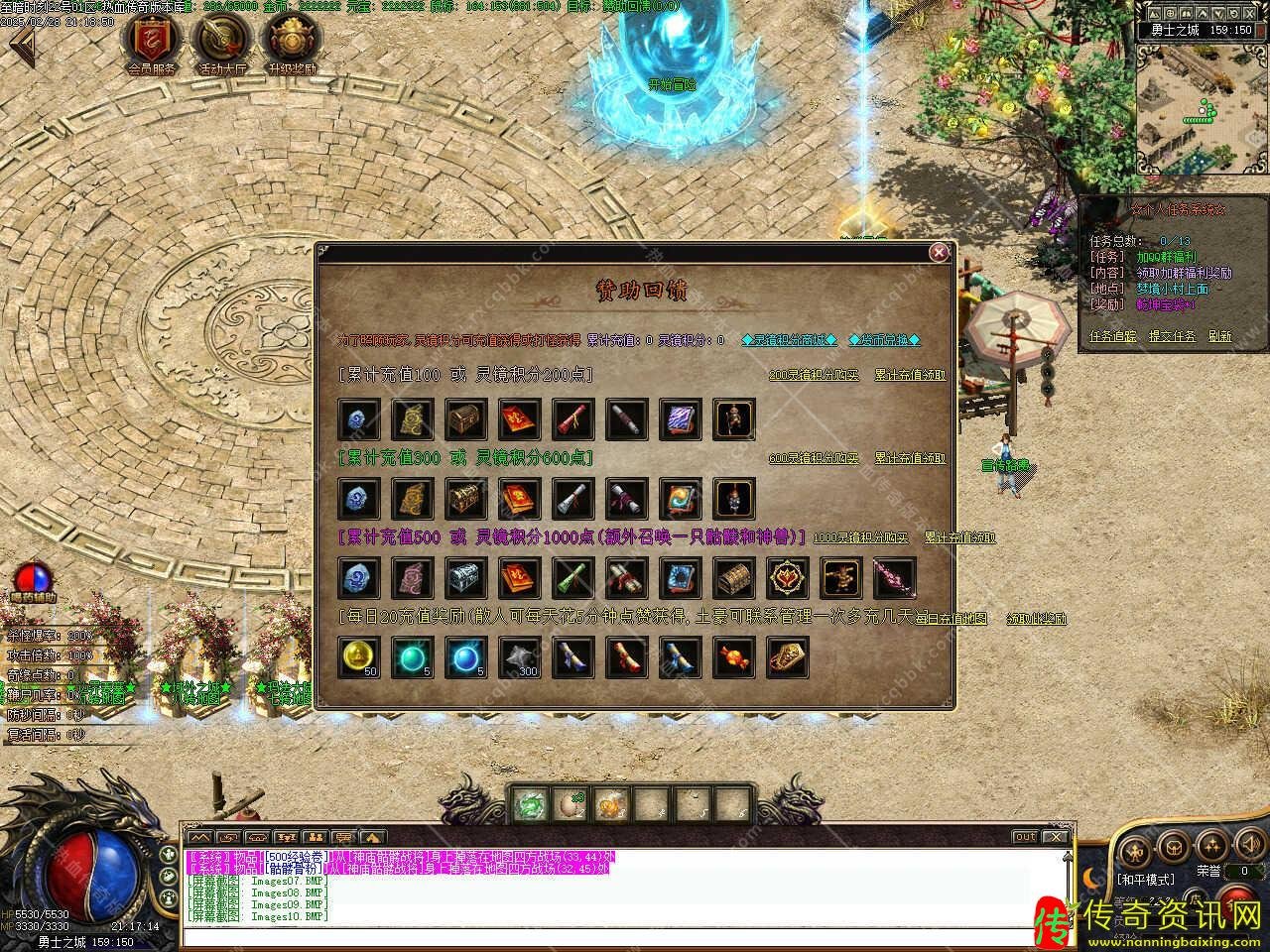This screenshot has height=952, width=1270.
Task: Click the chat text input field
Action: pyautogui.click(x=615, y=936)
